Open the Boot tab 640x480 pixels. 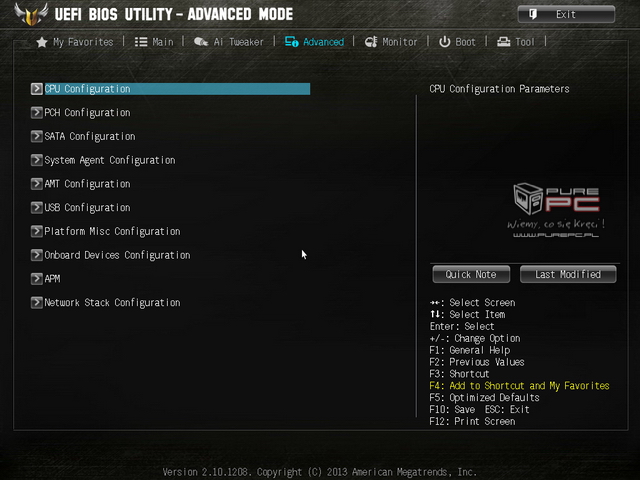tap(458, 42)
